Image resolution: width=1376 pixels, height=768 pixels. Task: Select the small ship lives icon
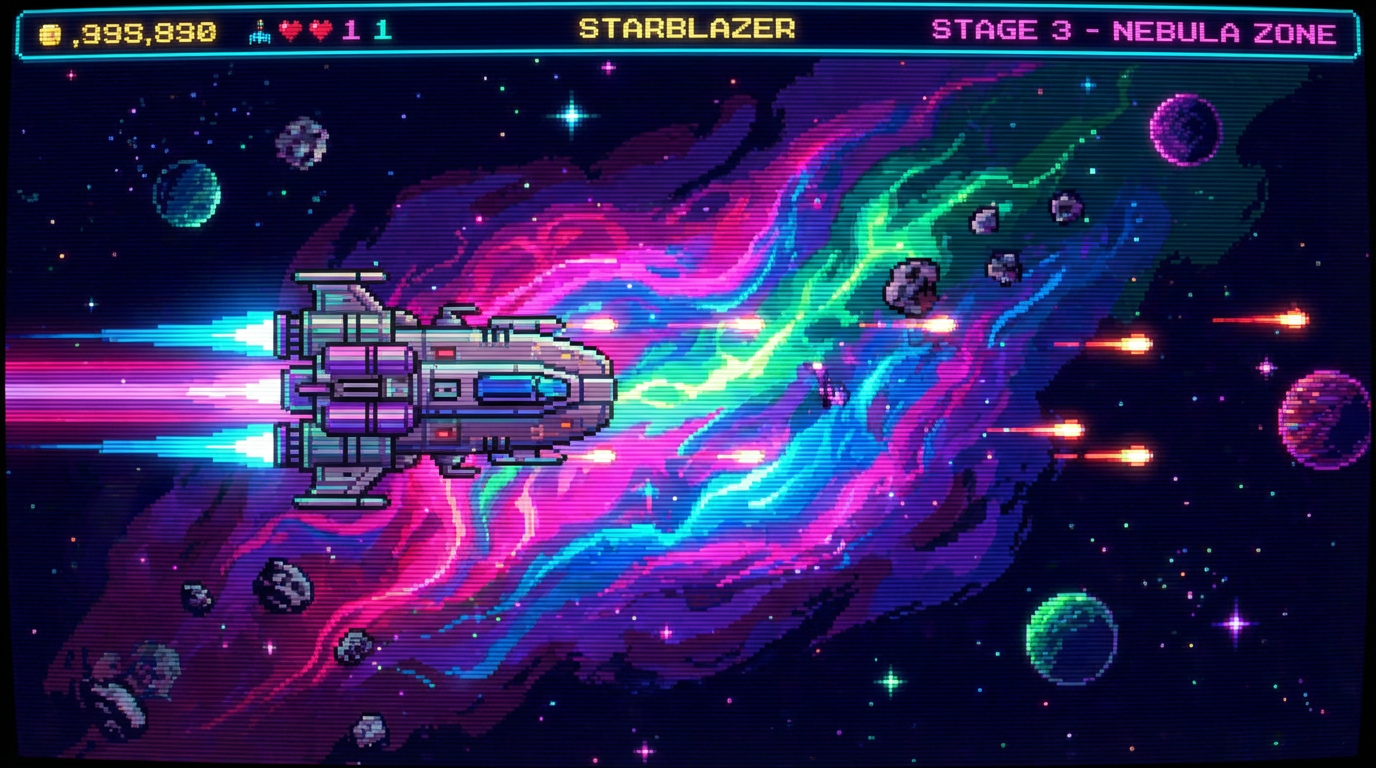pyautogui.click(x=260, y=31)
